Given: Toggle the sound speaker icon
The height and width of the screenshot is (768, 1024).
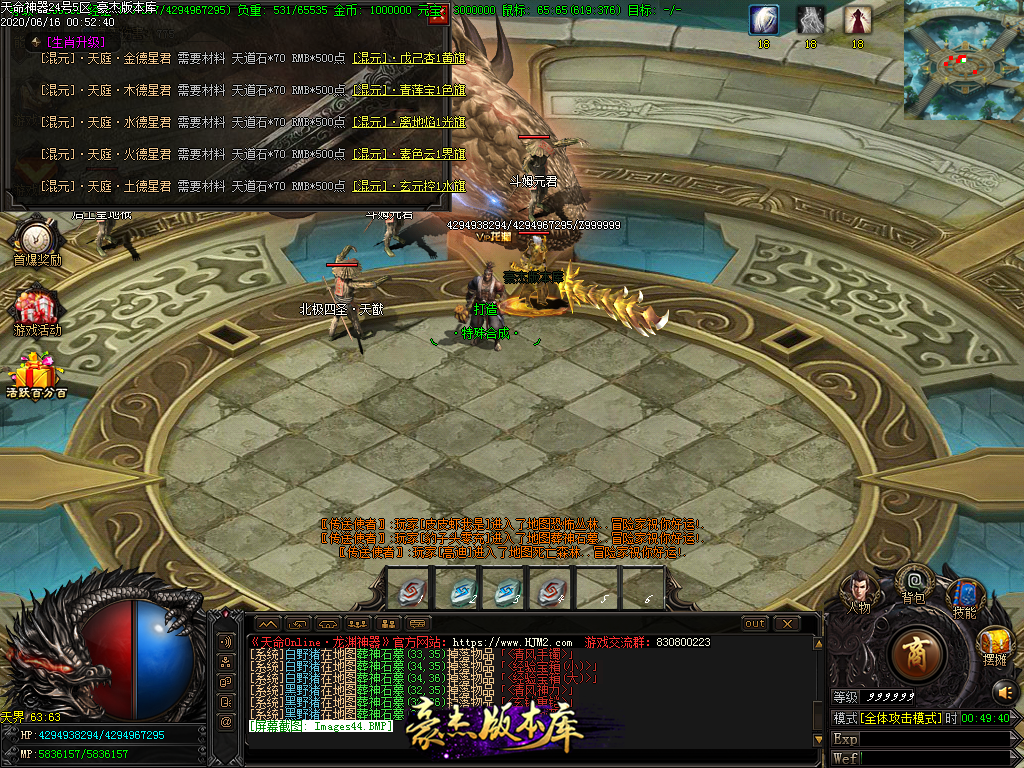Looking at the screenshot, I should (1003, 690).
